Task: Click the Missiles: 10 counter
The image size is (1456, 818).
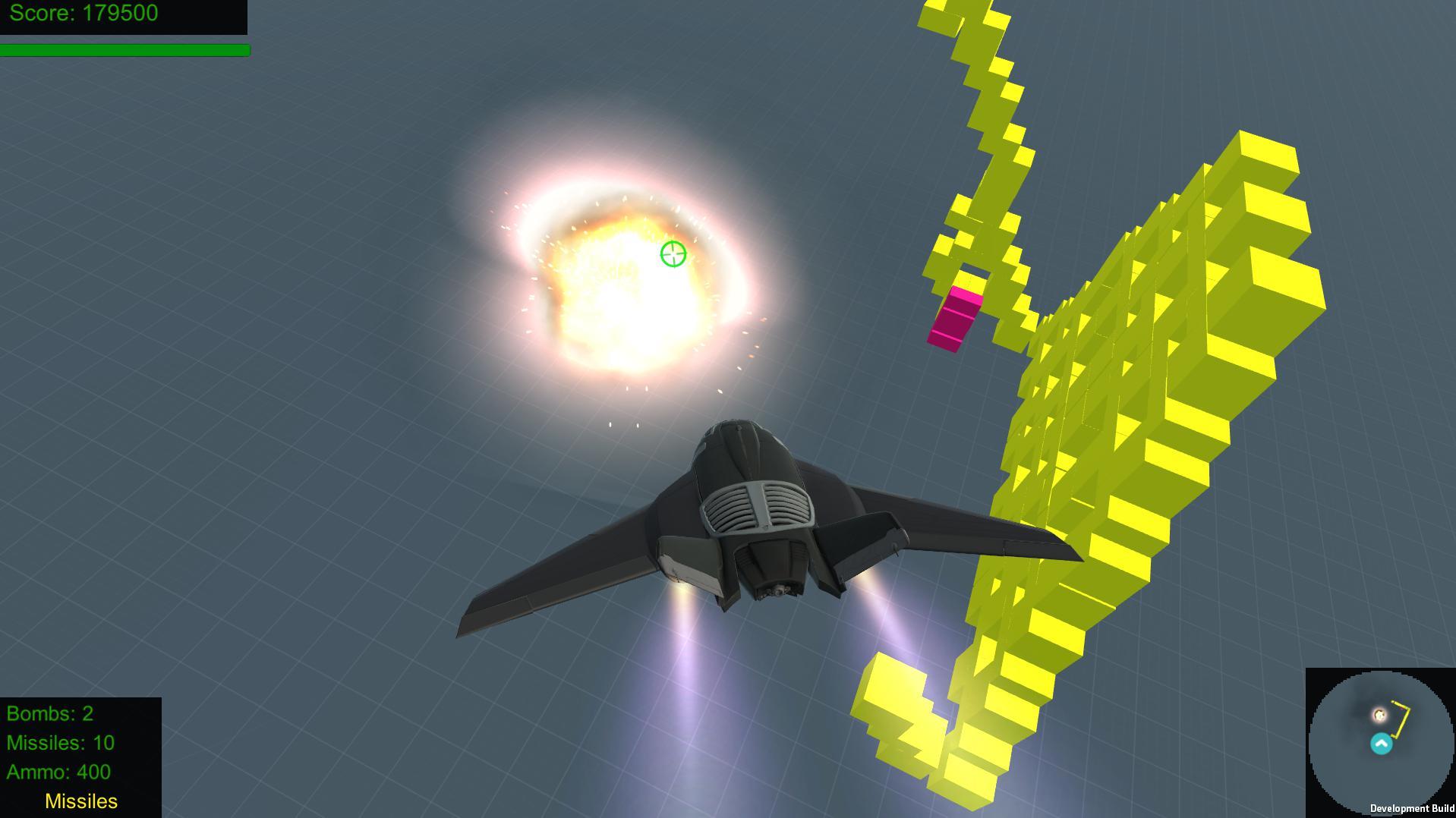Action: click(59, 743)
